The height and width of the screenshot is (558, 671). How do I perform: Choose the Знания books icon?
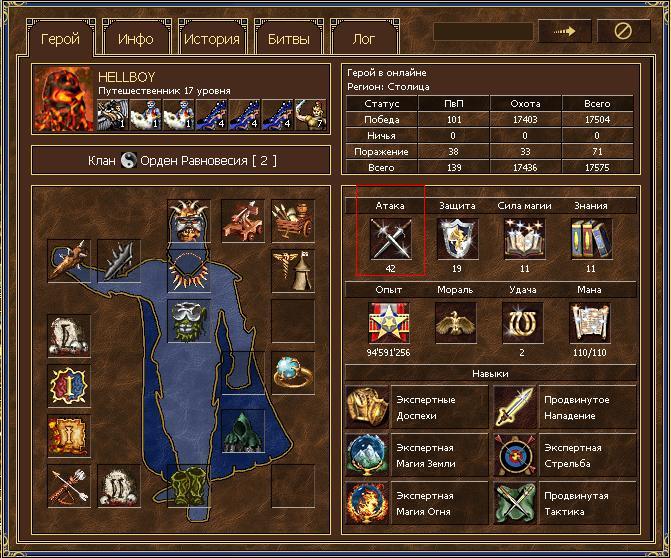[591, 240]
